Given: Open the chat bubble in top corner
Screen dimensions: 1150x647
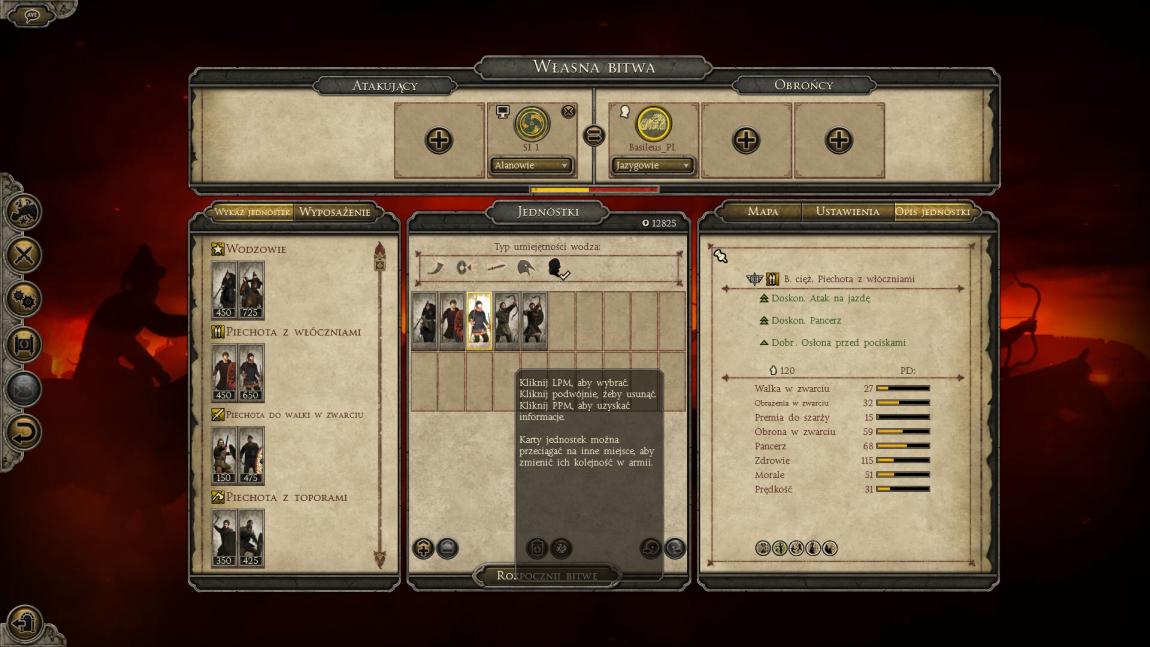Looking at the screenshot, I should pyautogui.click(x=32, y=15).
